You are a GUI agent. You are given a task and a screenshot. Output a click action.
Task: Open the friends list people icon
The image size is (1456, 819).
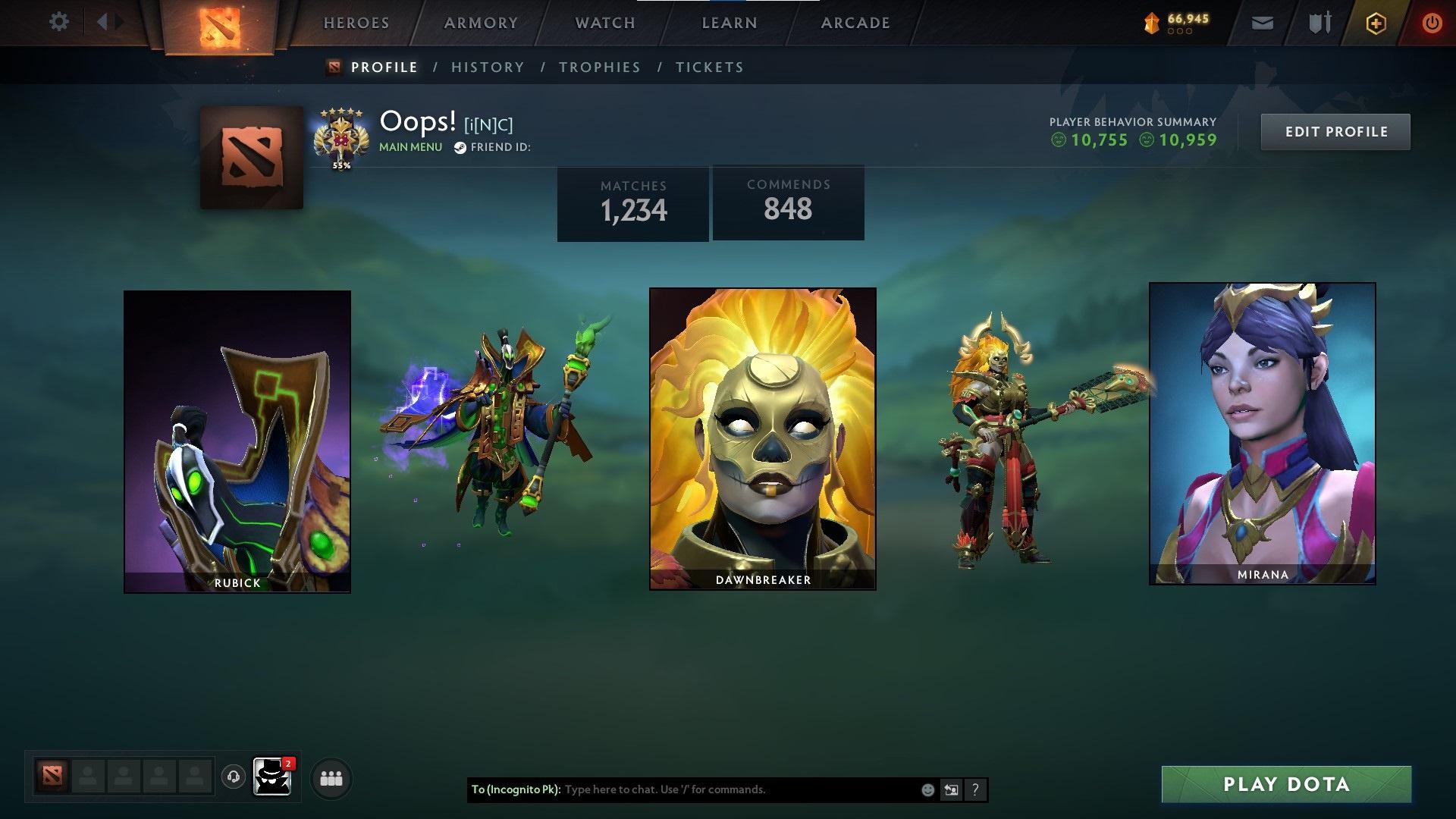[x=330, y=777]
